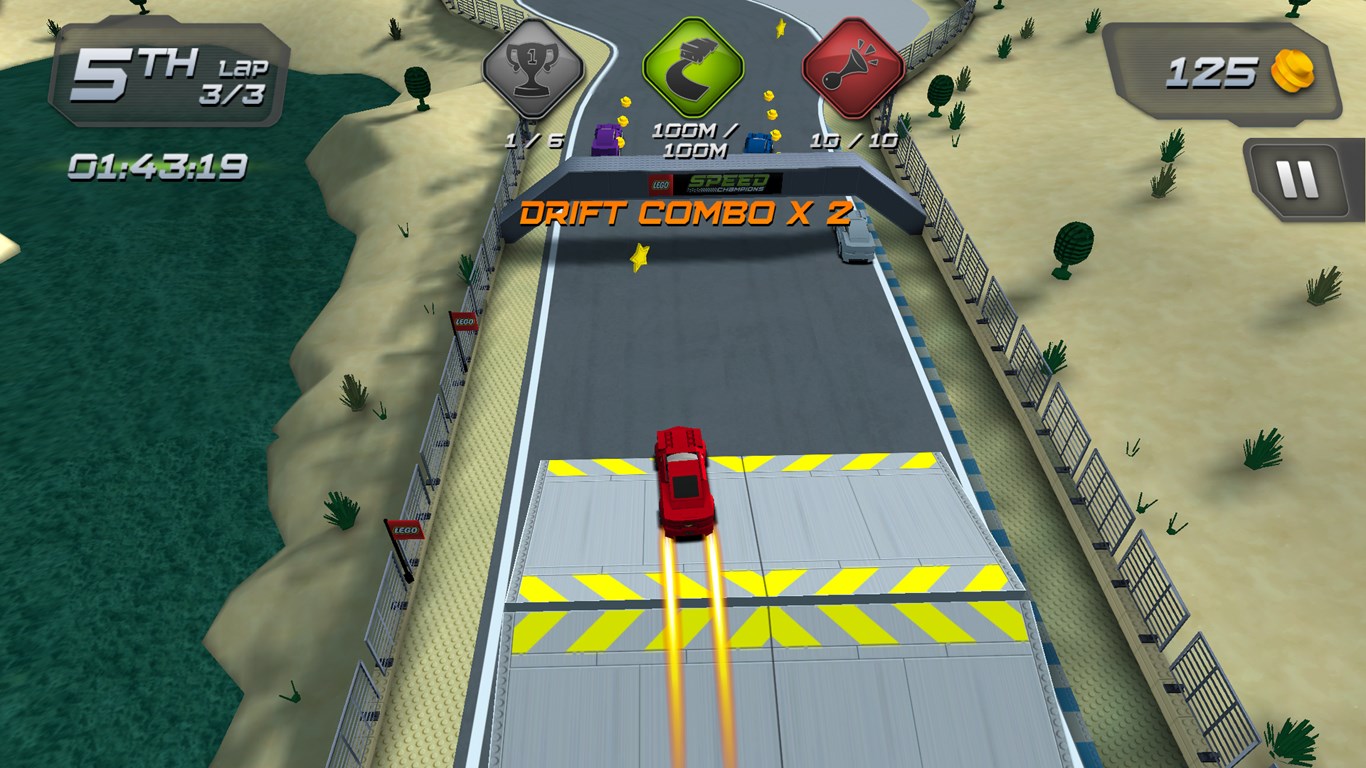Click the yellow star pickup on track
Image resolution: width=1366 pixels, height=768 pixels.
tap(641, 258)
